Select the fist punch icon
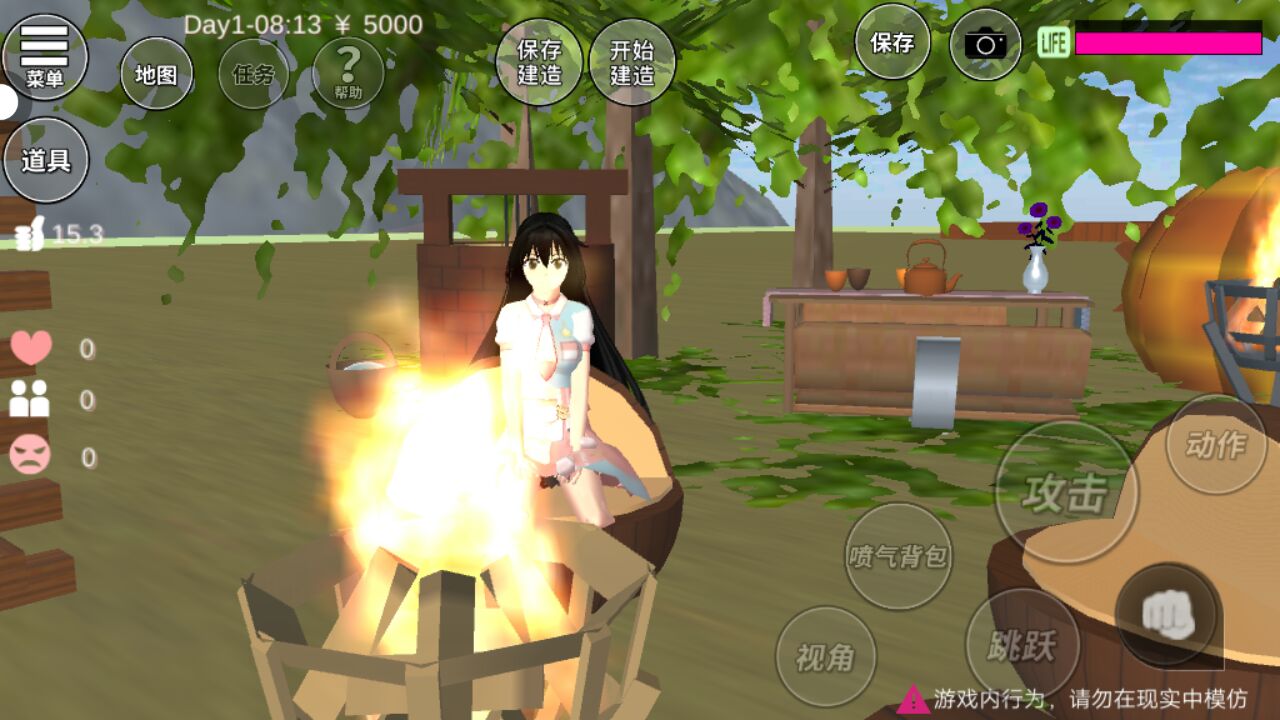 [x=1167, y=613]
